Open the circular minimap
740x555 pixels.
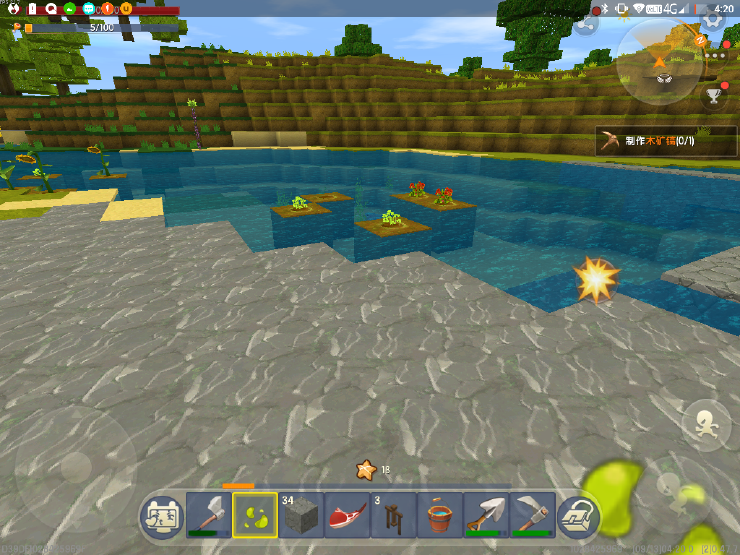(659, 62)
